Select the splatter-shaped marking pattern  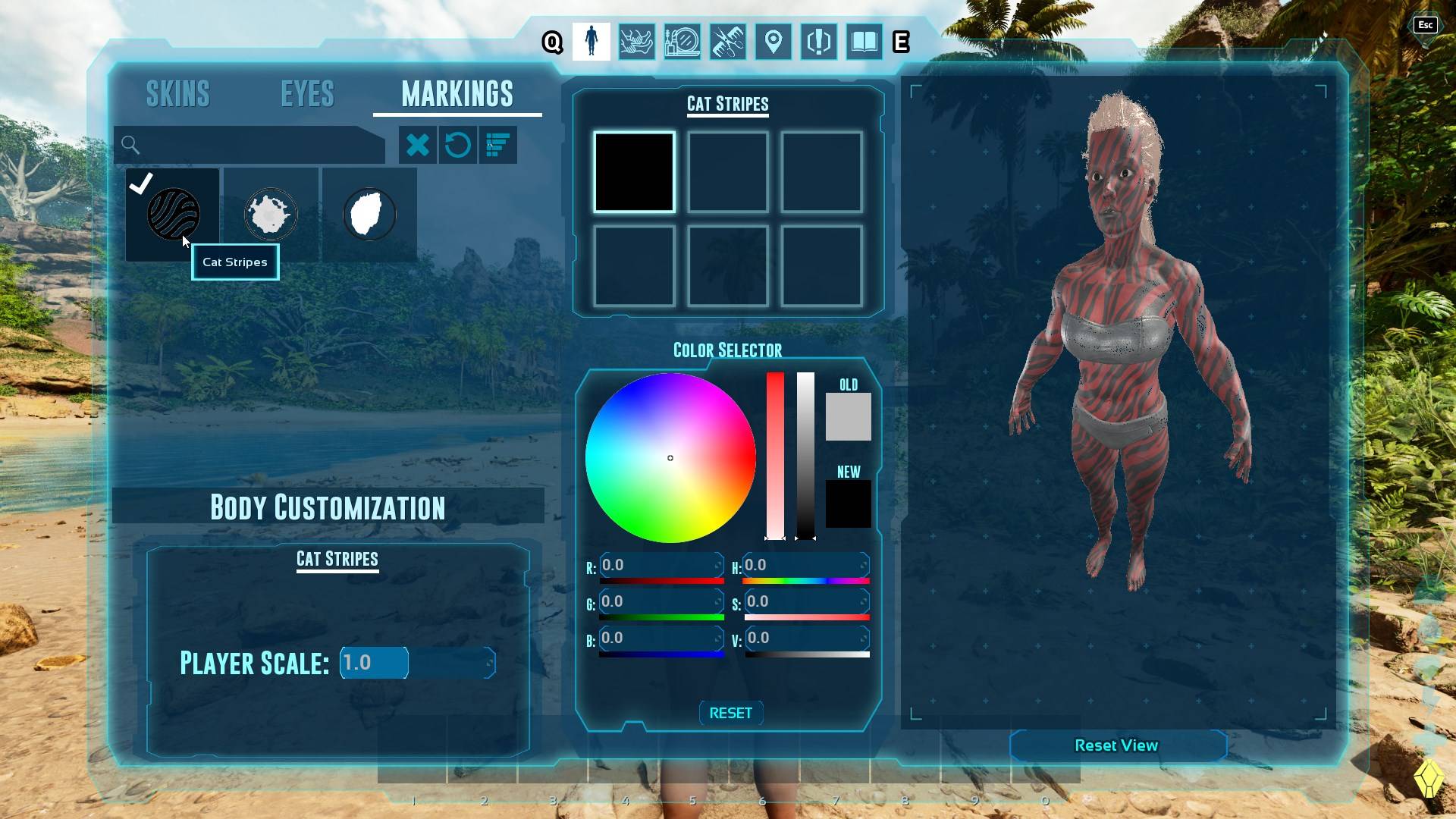(271, 214)
